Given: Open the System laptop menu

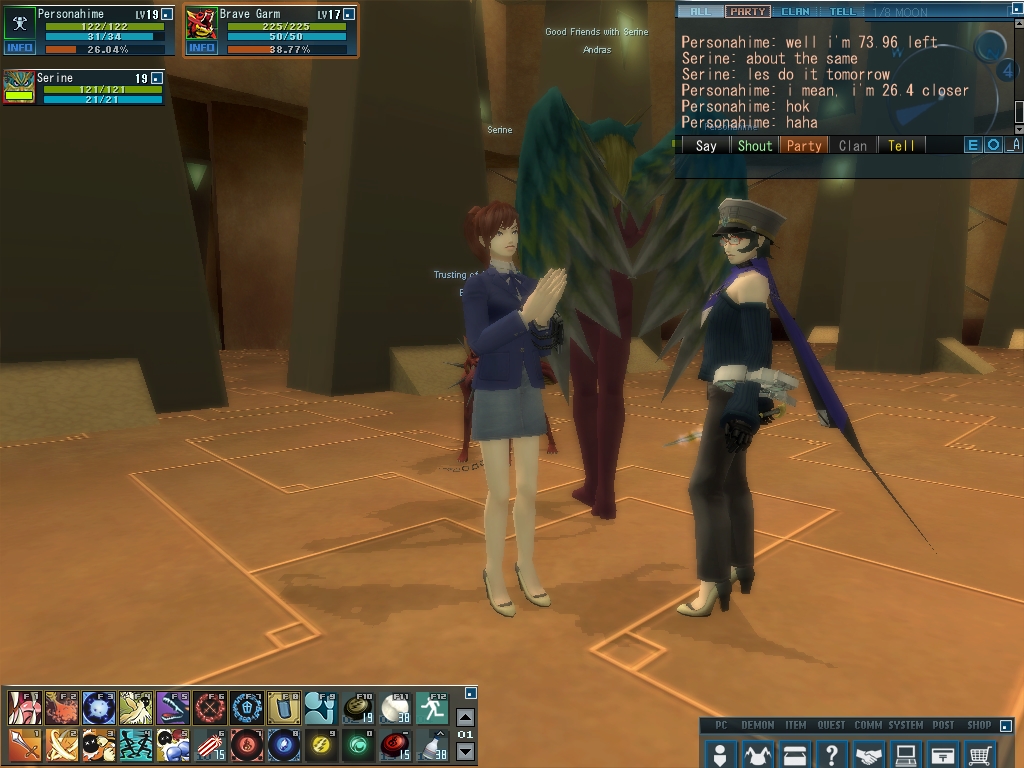Looking at the screenshot, I should pyautogui.click(x=906, y=752).
